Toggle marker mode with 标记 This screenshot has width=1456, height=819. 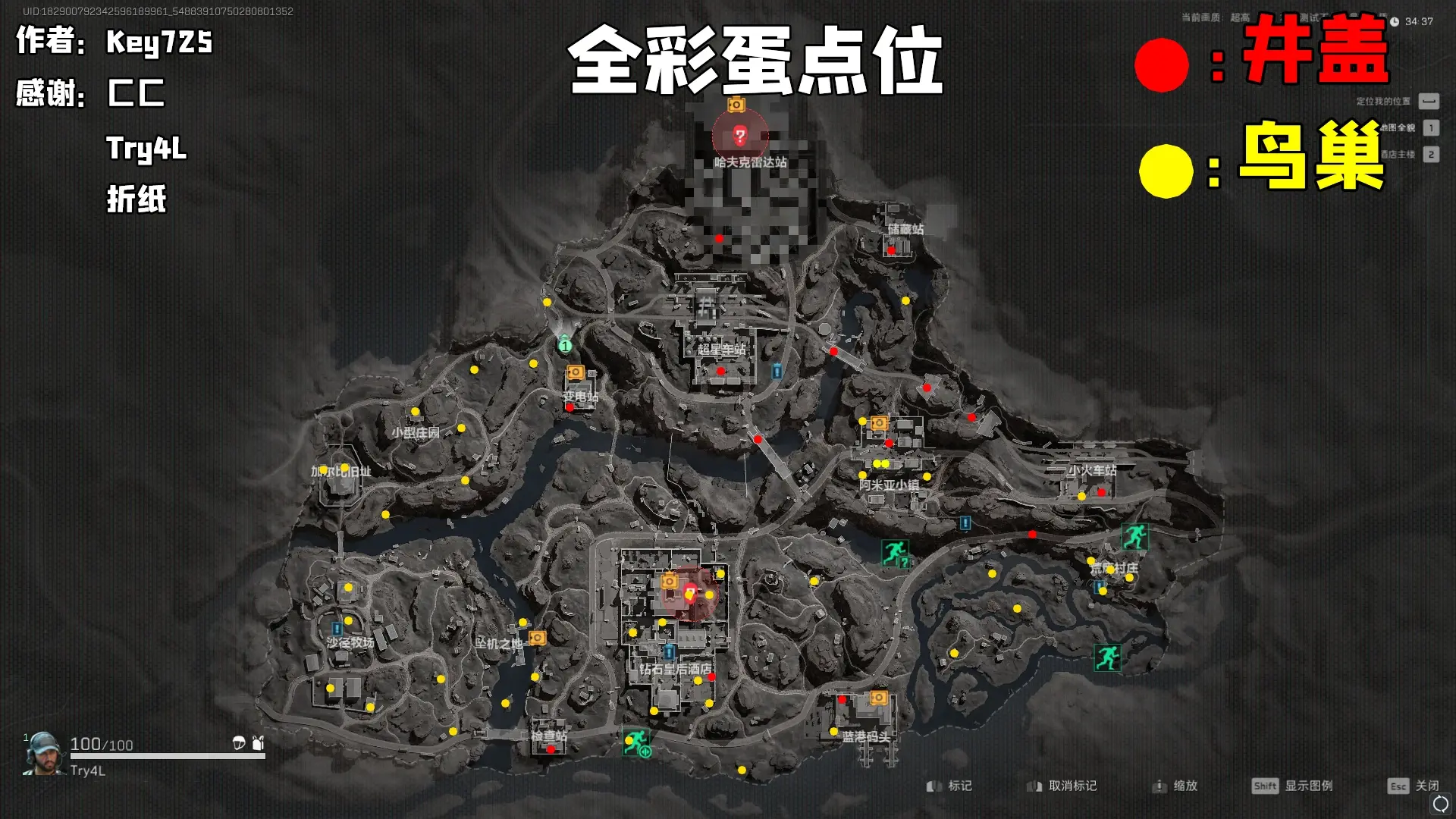961,786
